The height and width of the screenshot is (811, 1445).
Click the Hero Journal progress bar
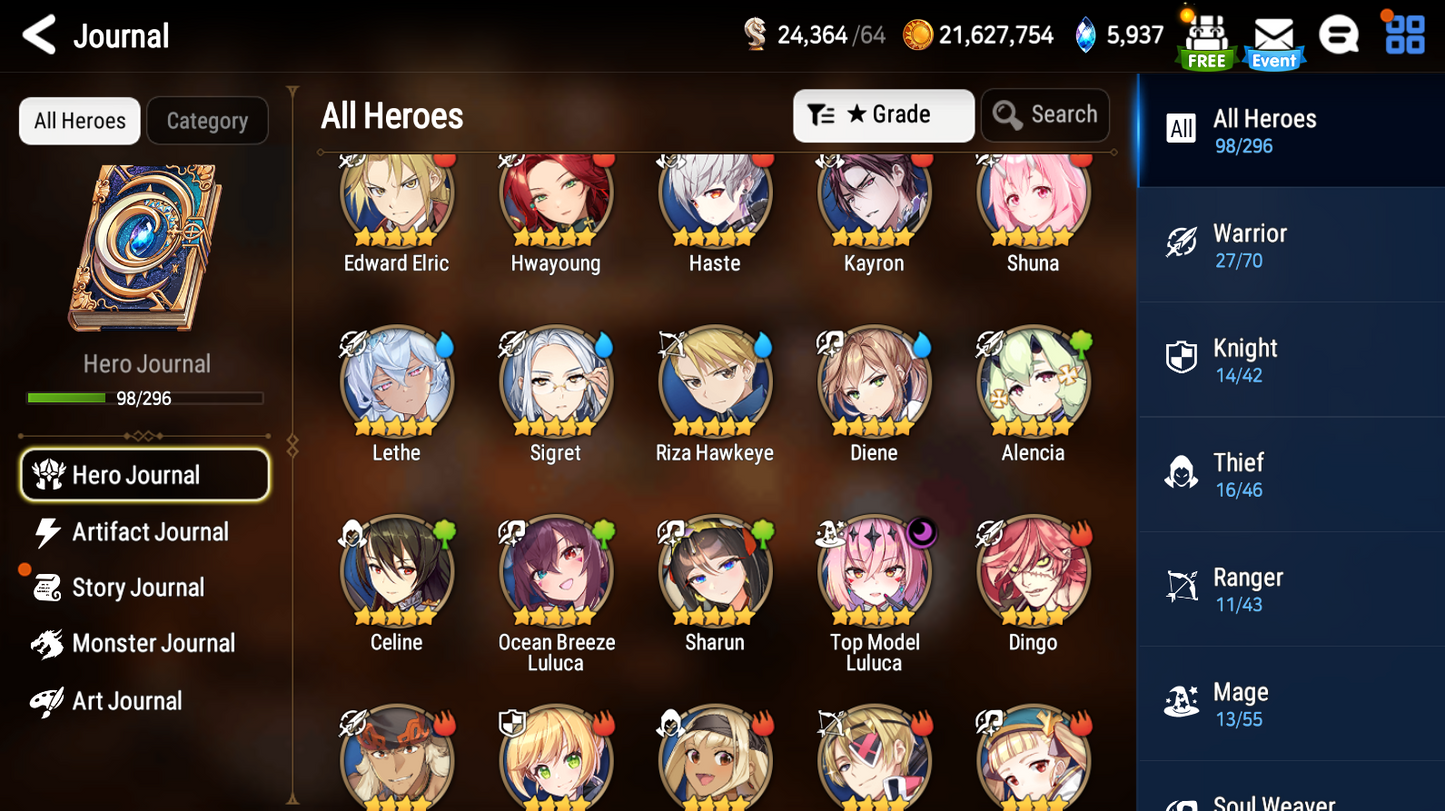147,397
